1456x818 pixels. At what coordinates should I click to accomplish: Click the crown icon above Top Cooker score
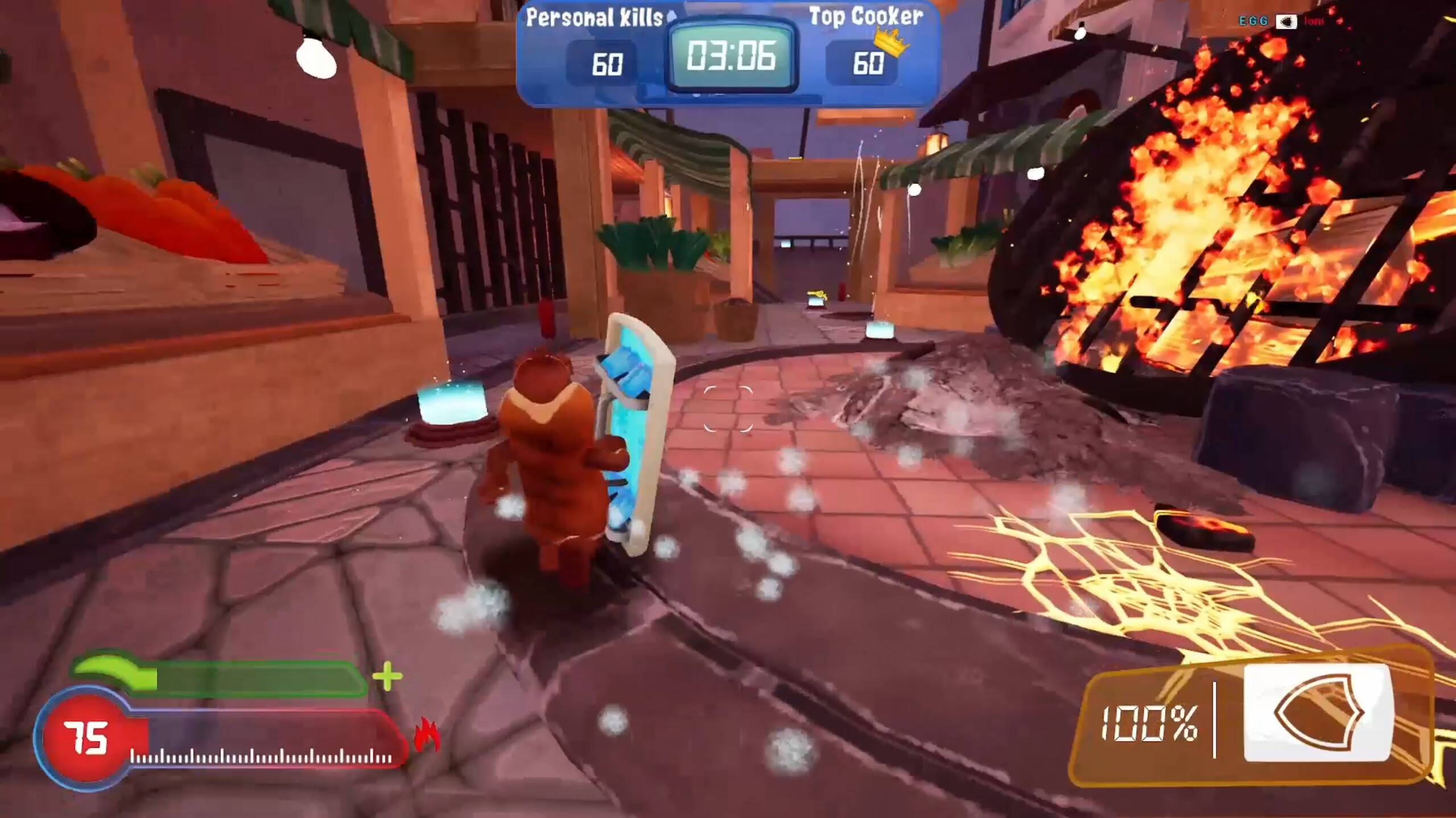pyautogui.click(x=892, y=44)
